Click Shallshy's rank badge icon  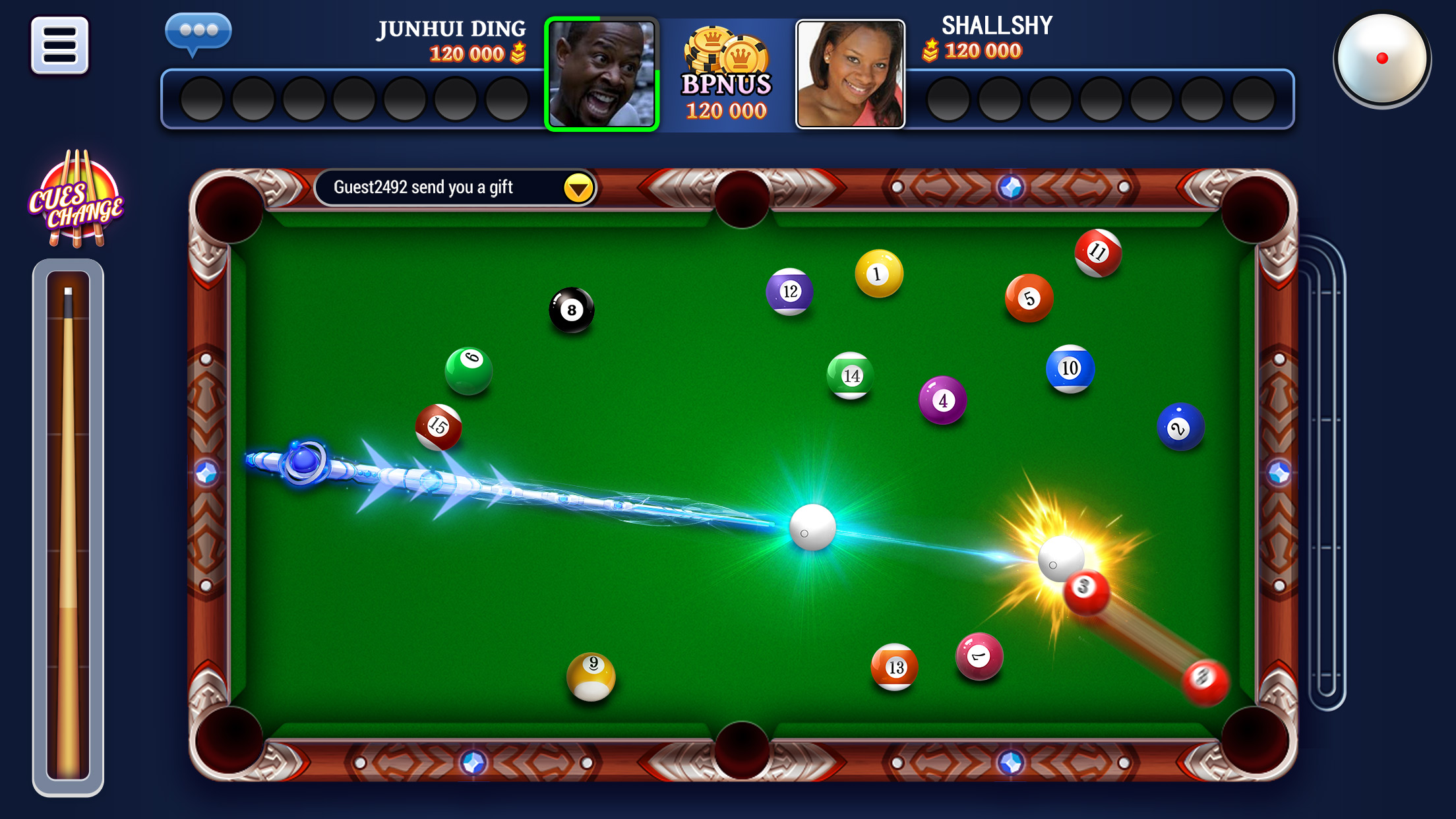point(930,49)
